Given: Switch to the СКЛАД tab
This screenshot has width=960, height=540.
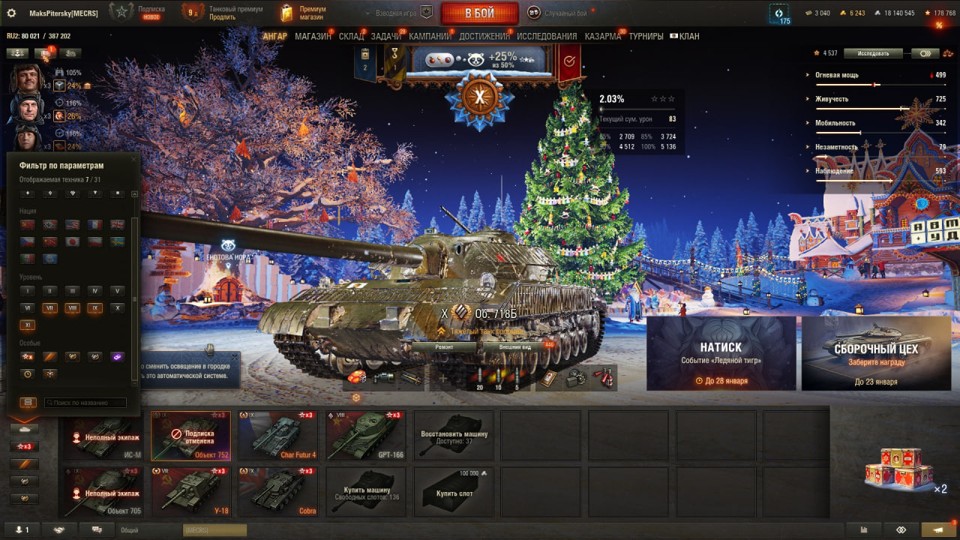Looking at the screenshot, I should point(351,37).
